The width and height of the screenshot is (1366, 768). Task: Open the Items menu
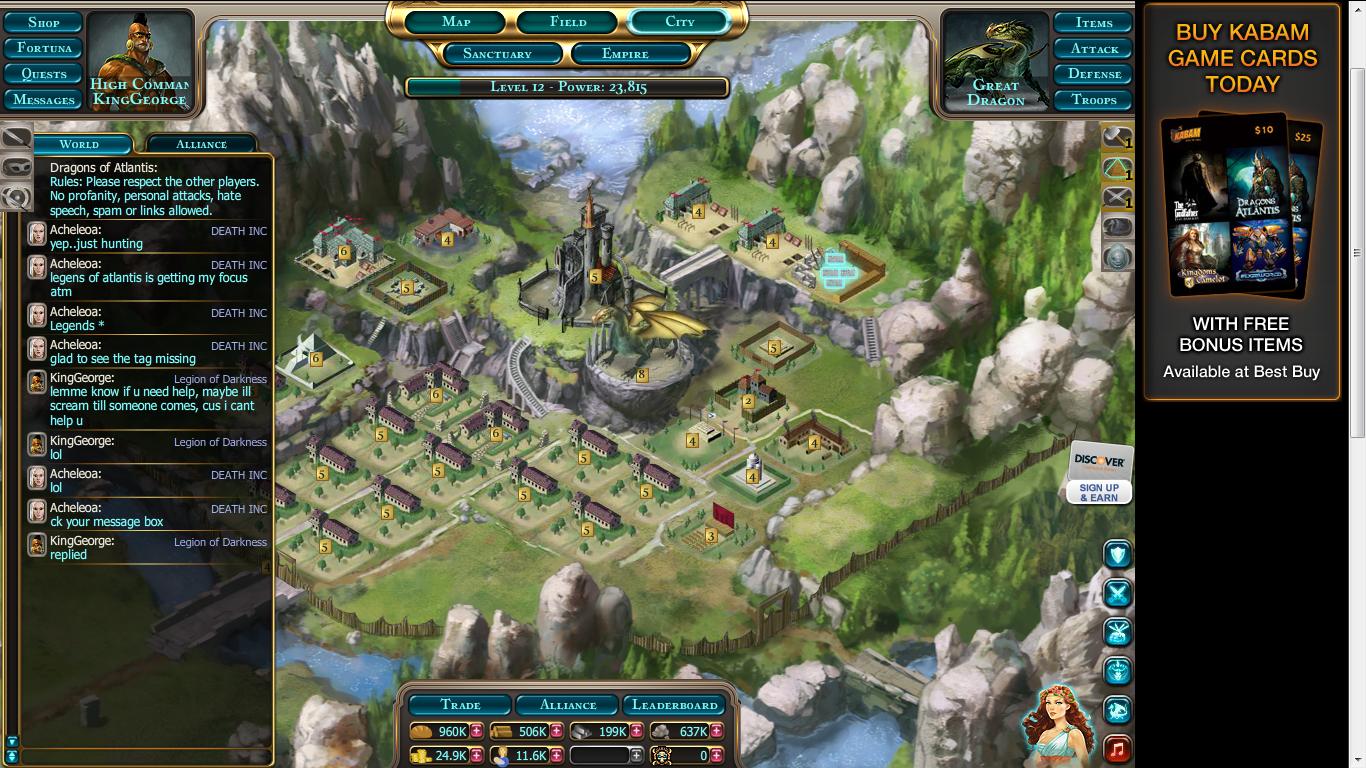click(1094, 22)
